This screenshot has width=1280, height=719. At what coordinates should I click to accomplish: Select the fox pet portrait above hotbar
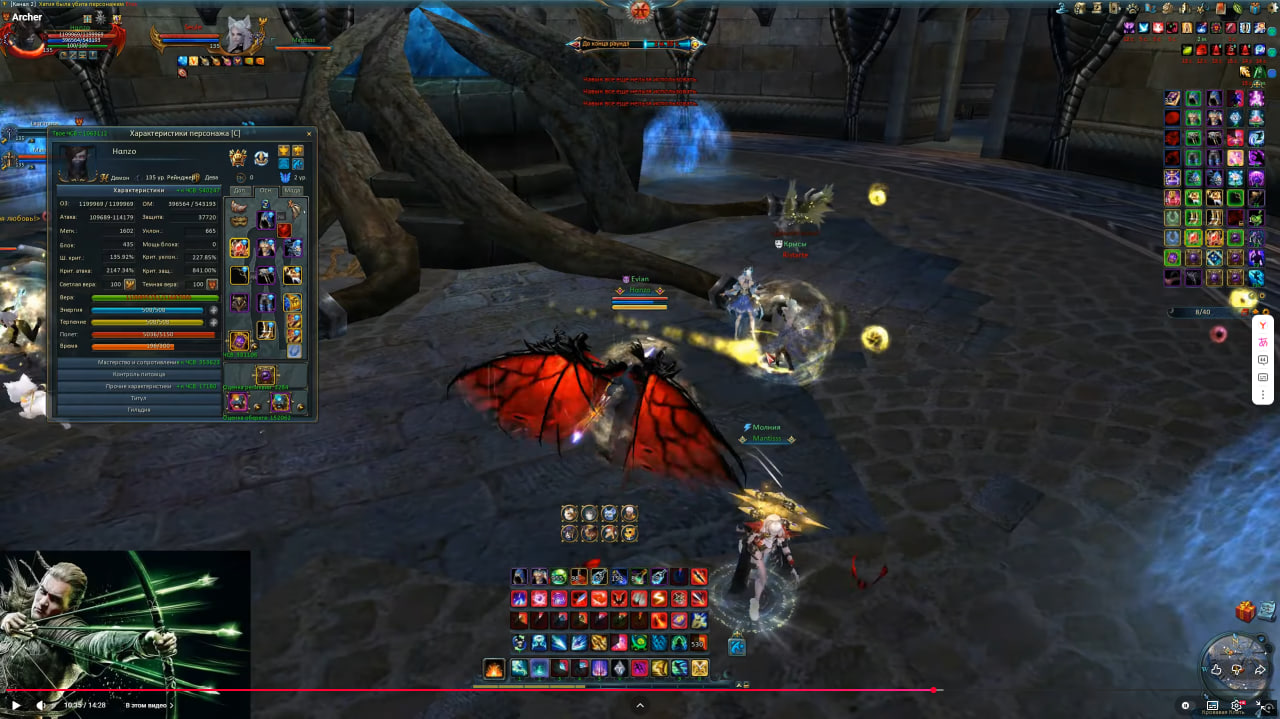pos(569,513)
